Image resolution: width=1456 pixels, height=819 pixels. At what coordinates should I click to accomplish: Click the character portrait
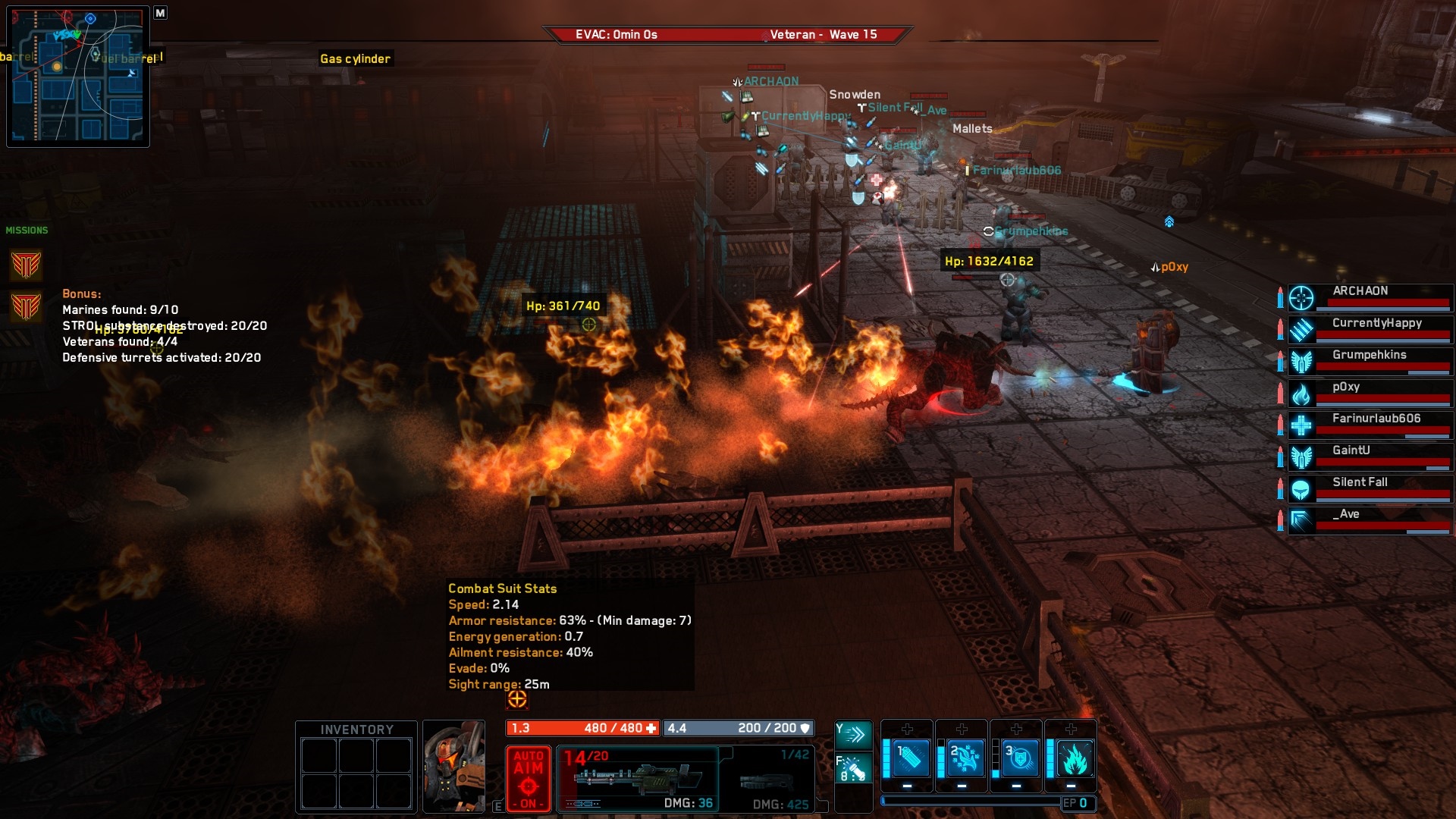click(453, 767)
